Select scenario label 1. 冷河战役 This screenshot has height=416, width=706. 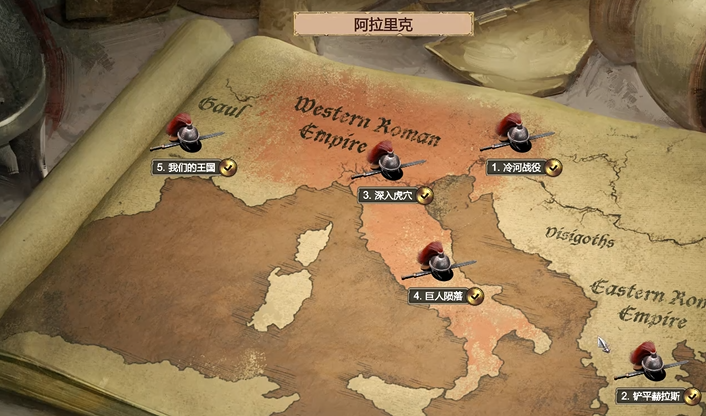[x=516, y=168]
